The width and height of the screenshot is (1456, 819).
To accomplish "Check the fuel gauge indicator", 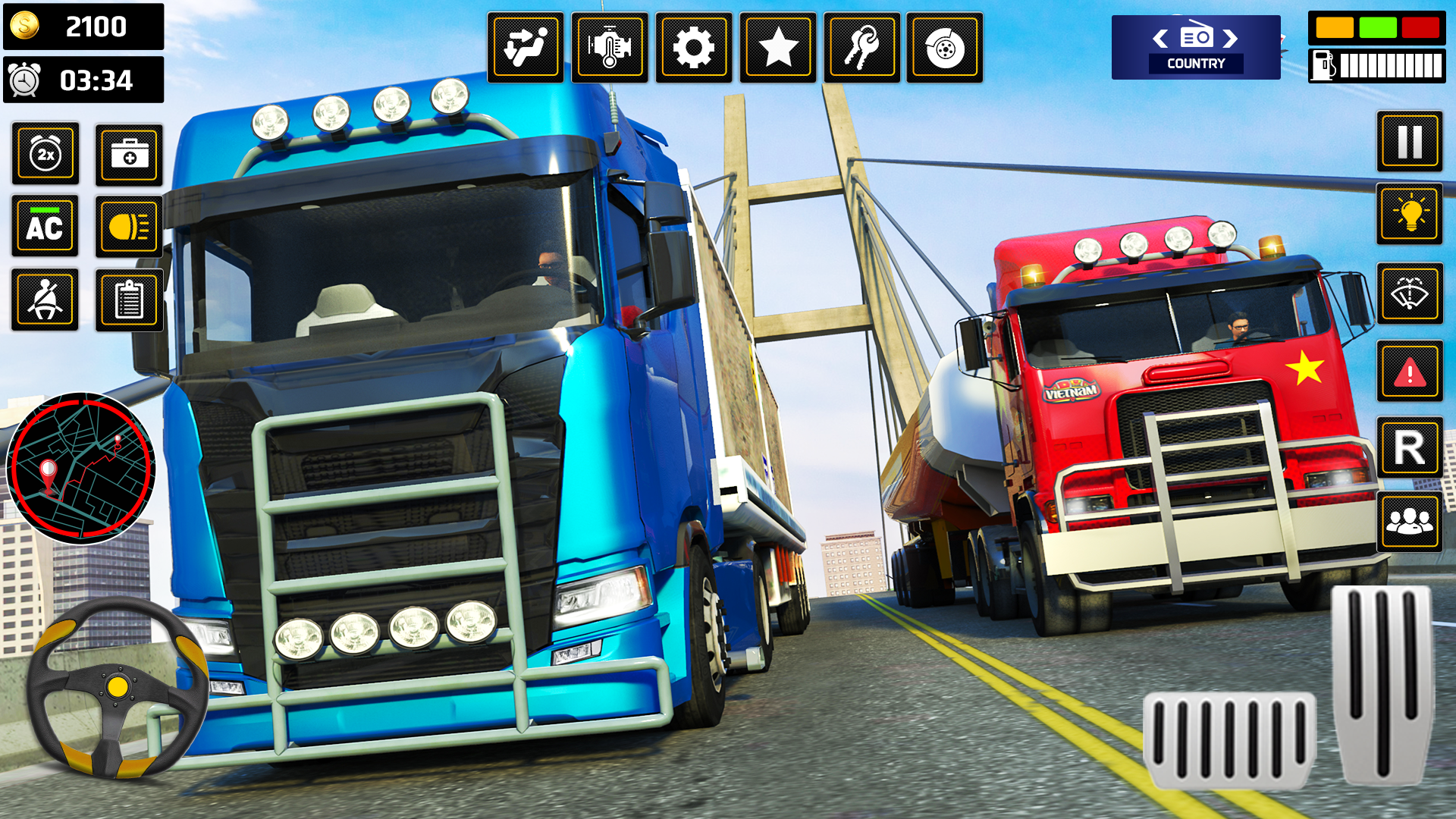I will [x=1376, y=64].
